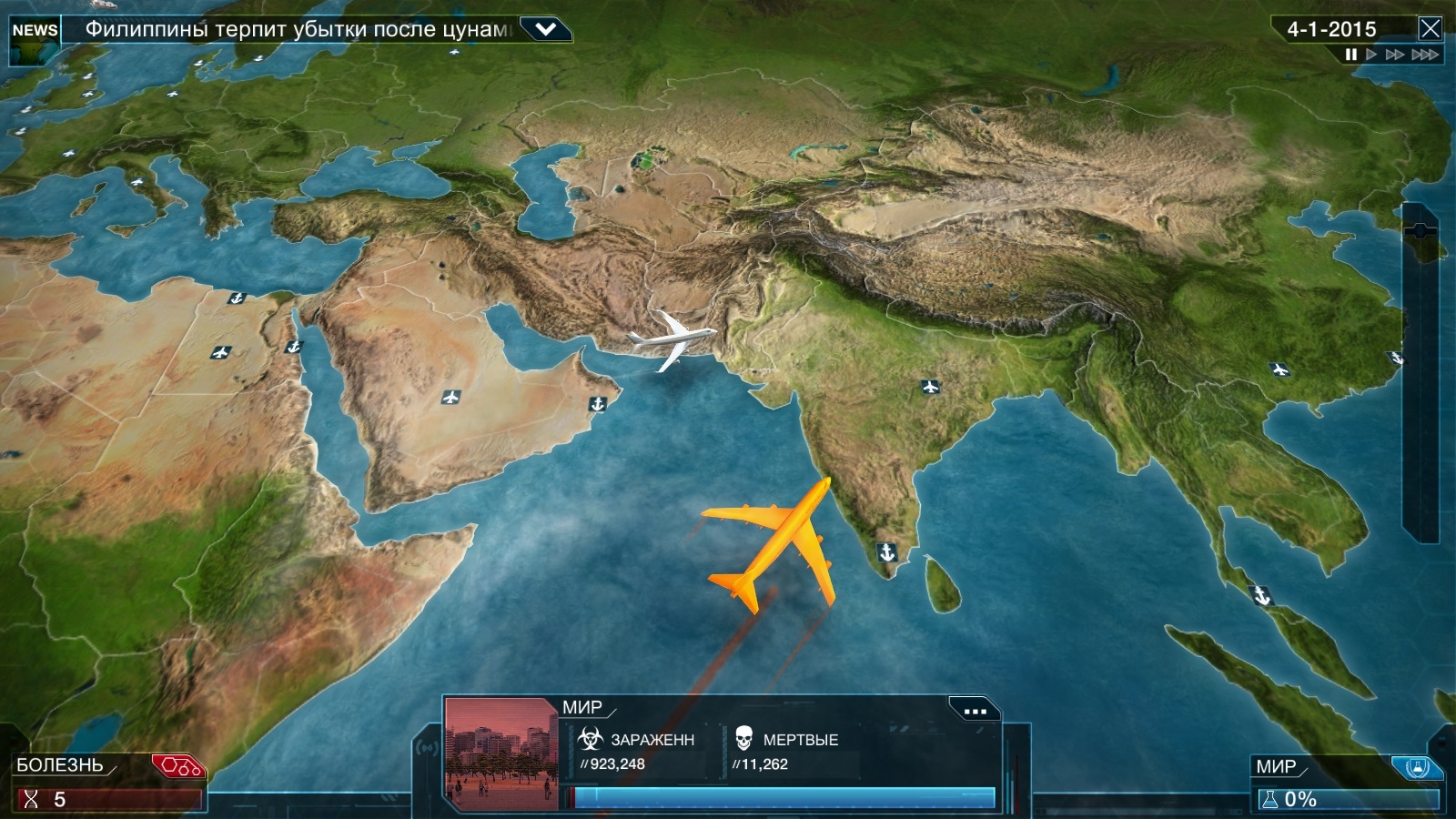Pause the game simulation
This screenshot has height=819, width=1456.
(x=1351, y=55)
